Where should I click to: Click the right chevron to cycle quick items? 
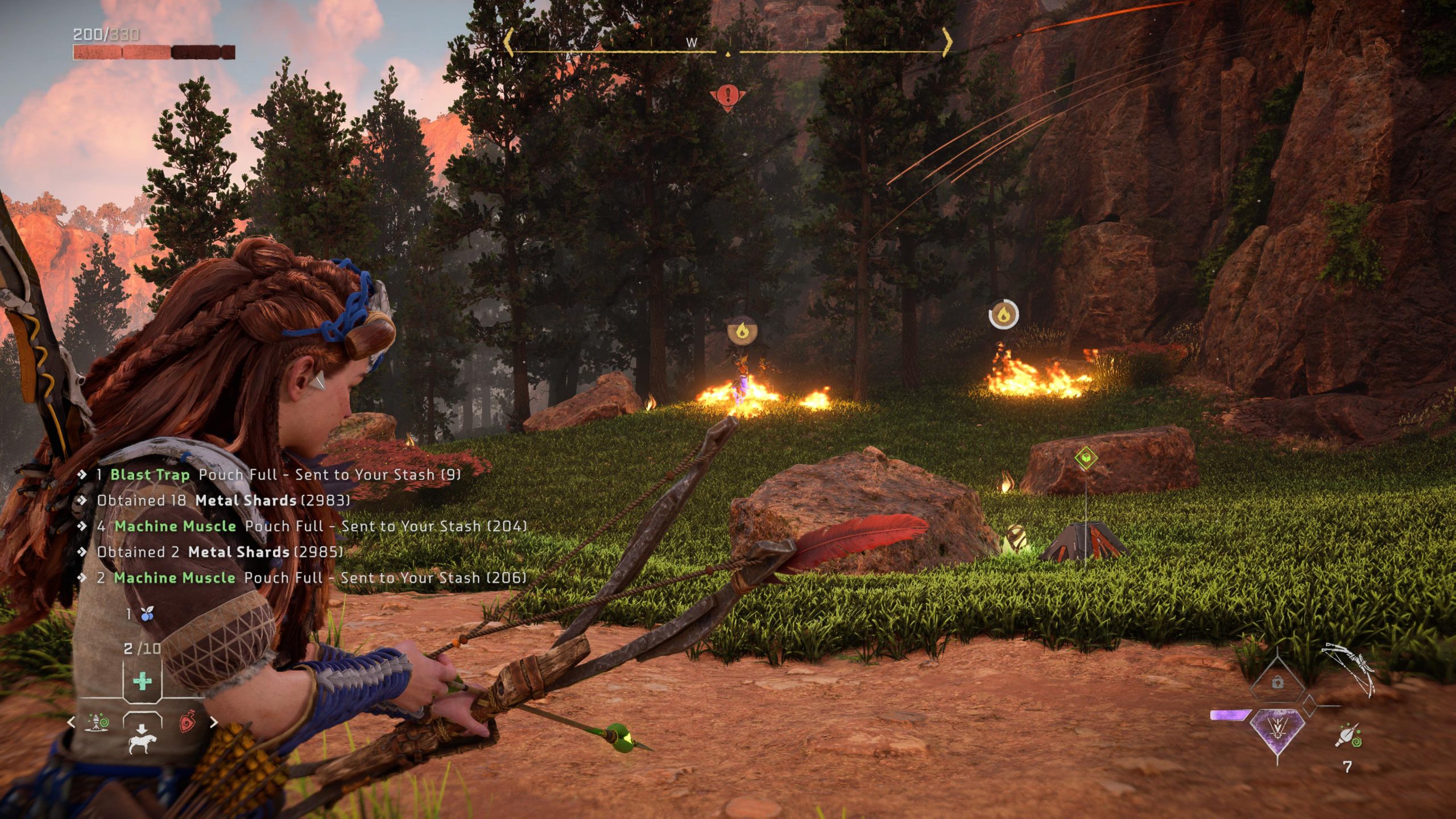pyautogui.click(x=214, y=722)
